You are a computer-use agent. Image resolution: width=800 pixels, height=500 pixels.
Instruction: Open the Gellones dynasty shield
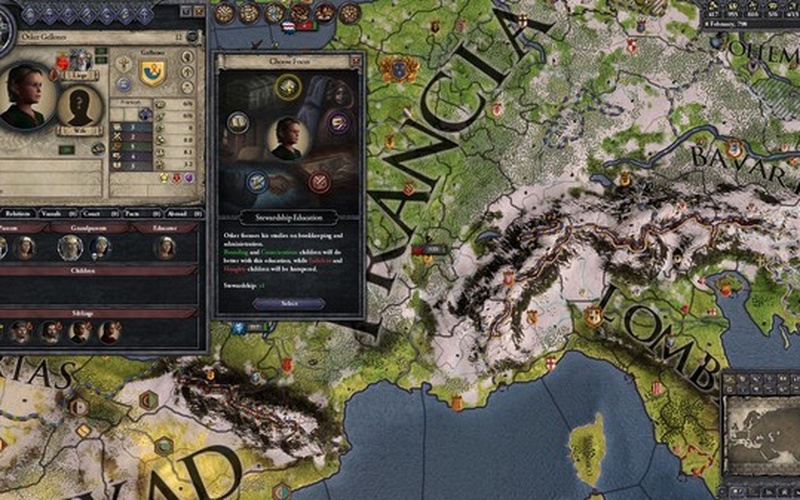(152, 72)
